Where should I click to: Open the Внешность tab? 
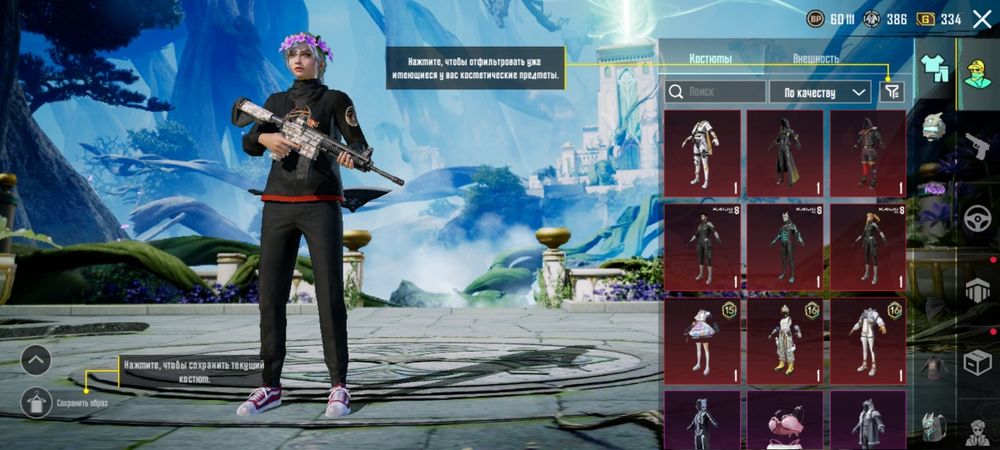pos(816,59)
